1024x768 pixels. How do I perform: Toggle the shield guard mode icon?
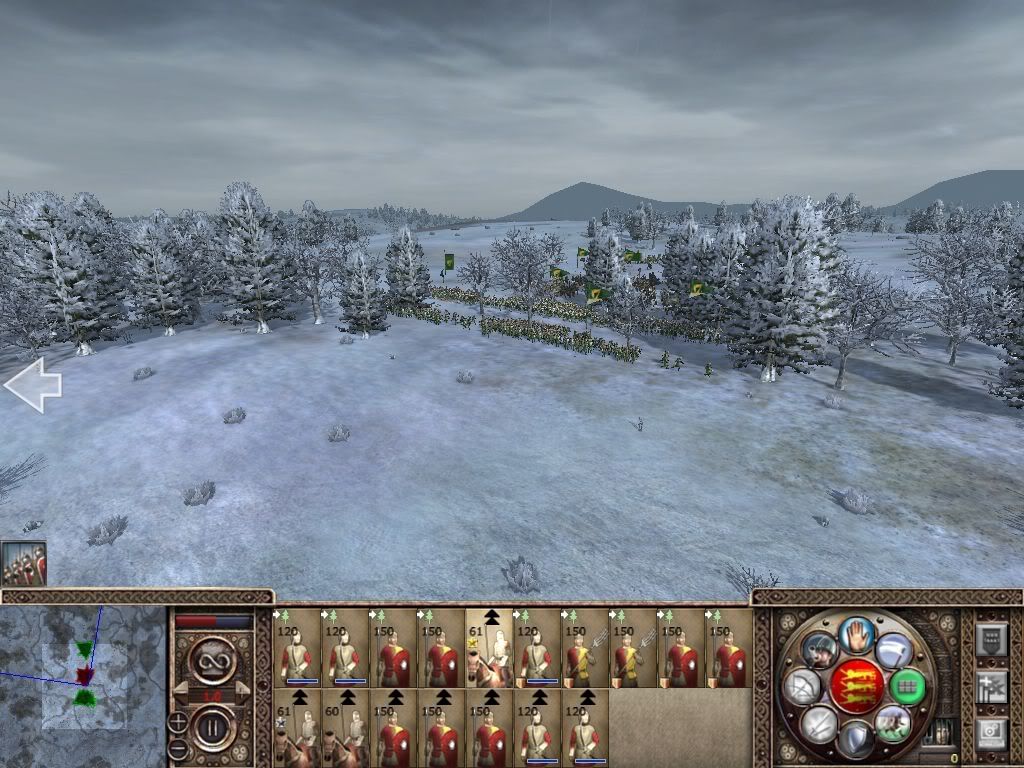coord(856,740)
